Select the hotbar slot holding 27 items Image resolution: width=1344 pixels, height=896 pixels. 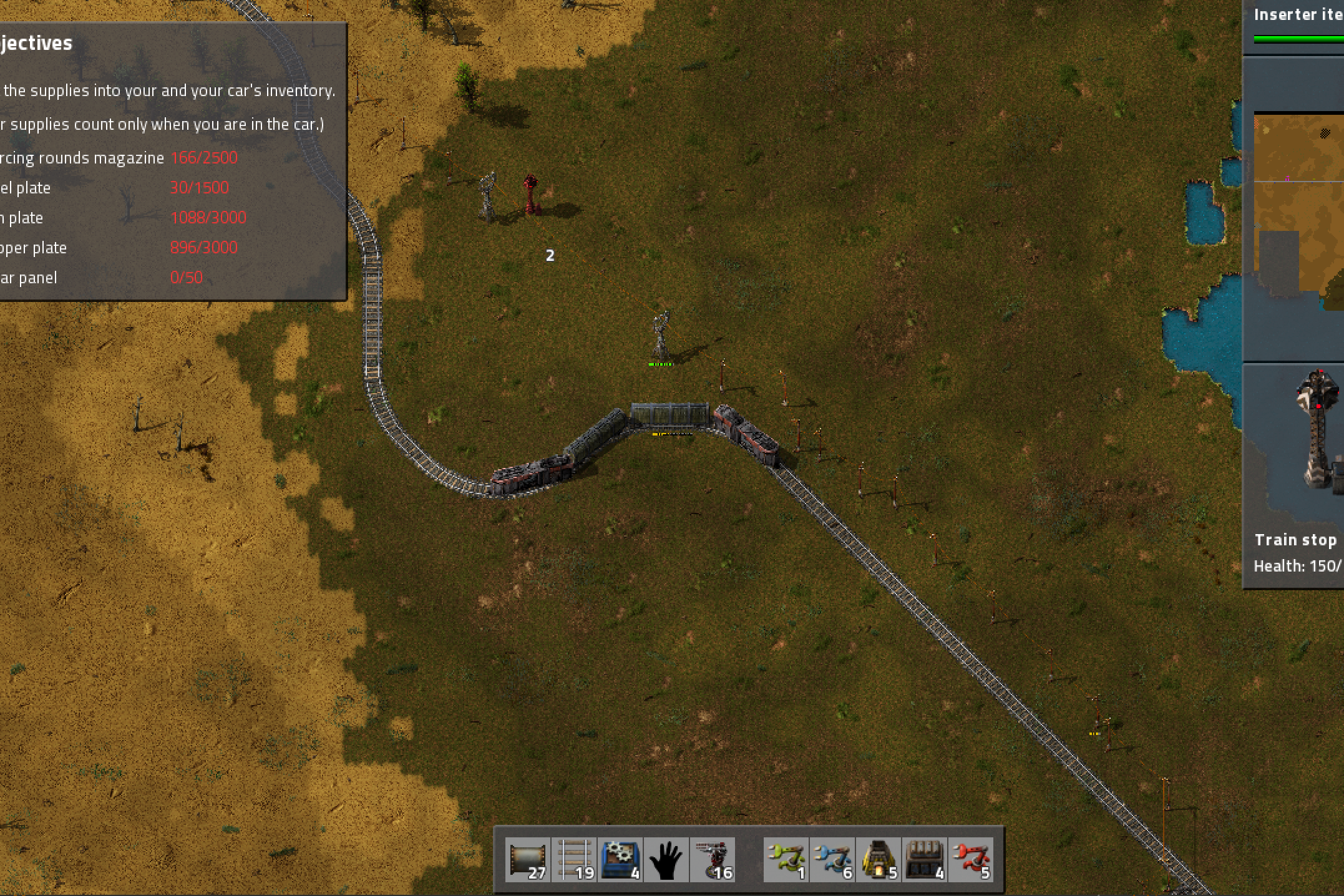pyautogui.click(x=528, y=860)
